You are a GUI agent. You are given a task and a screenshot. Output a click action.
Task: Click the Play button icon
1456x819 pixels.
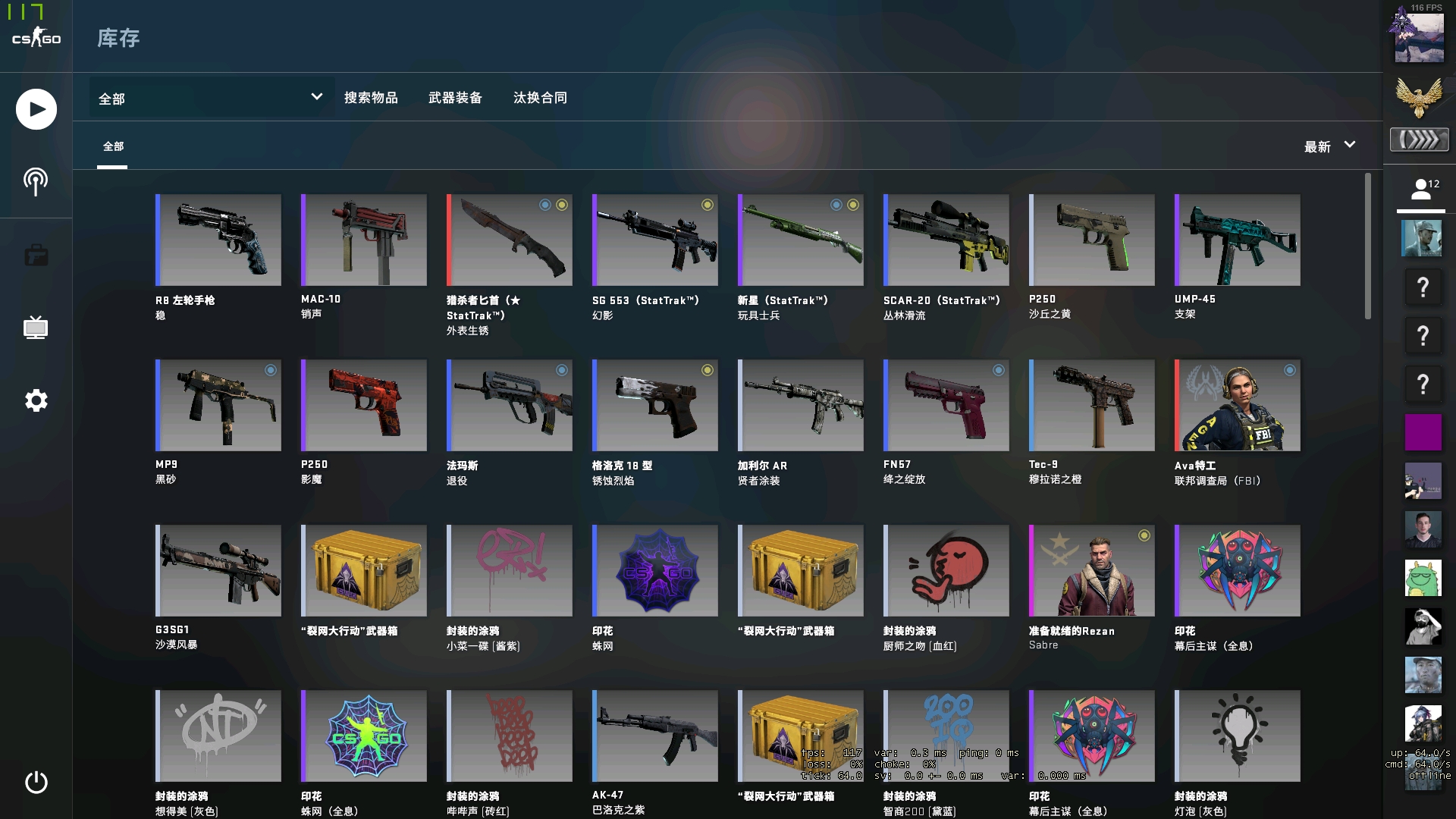pyautogui.click(x=35, y=109)
